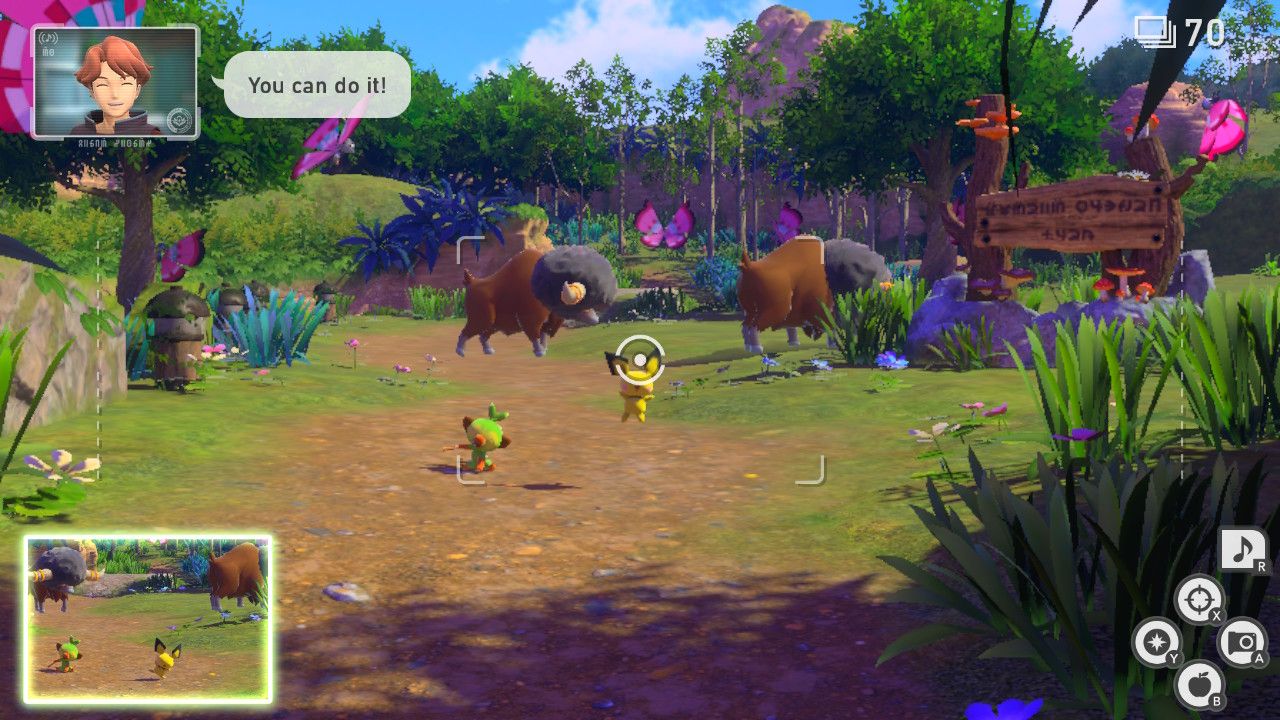This screenshot has width=1280, height=720.
Task: Click the Illumina Orb icon labeled Y
Action: 1158,643
